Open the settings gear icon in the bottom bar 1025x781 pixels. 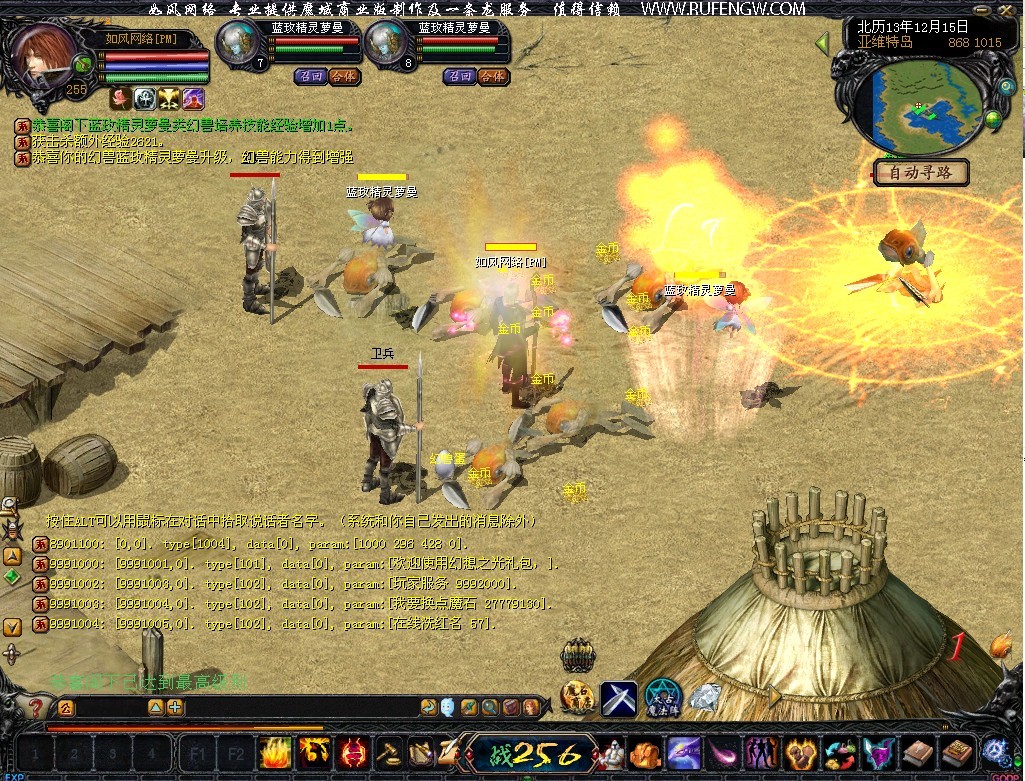point(995,751)
